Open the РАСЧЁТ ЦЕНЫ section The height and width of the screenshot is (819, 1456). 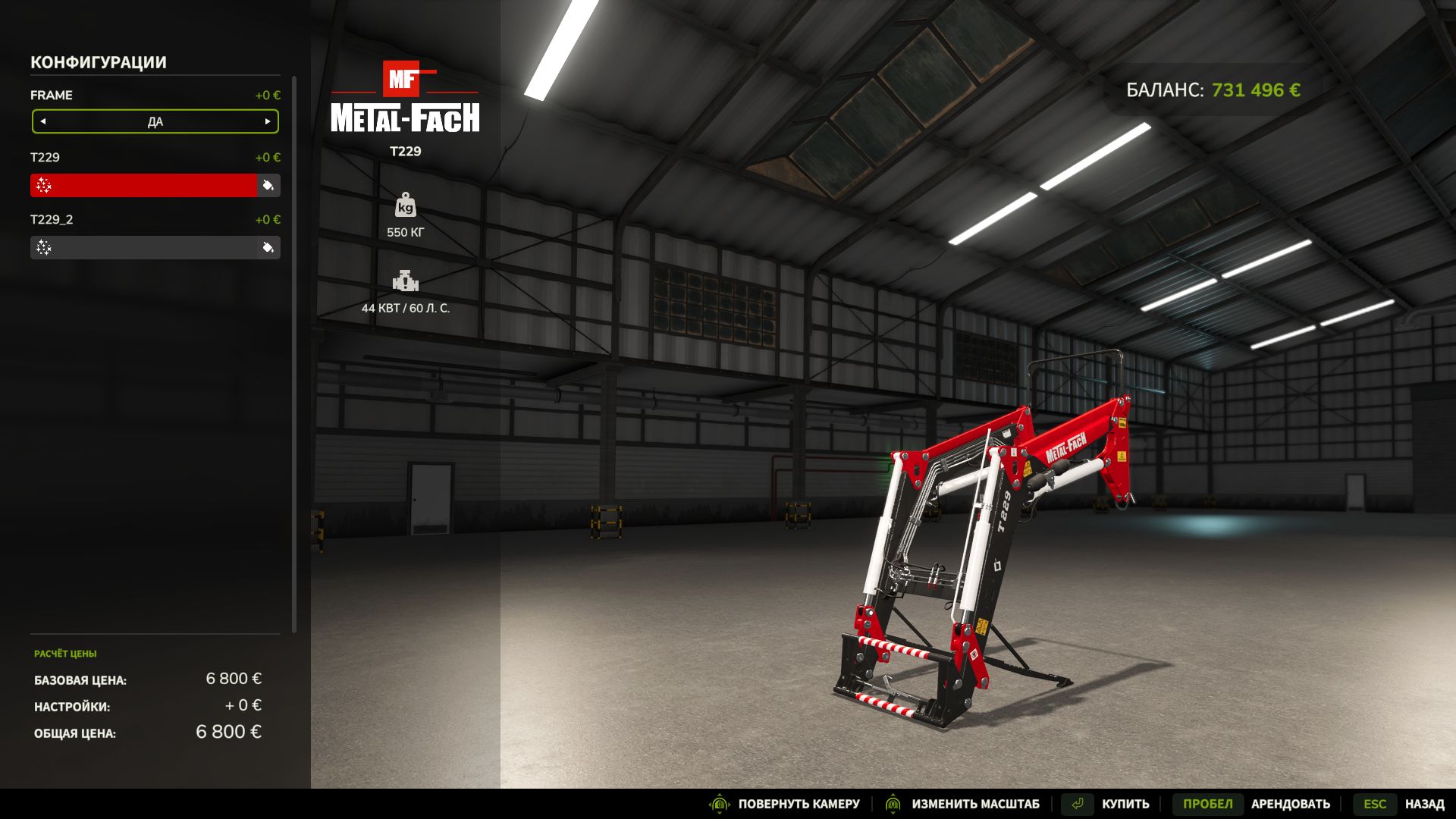[67, 653]
